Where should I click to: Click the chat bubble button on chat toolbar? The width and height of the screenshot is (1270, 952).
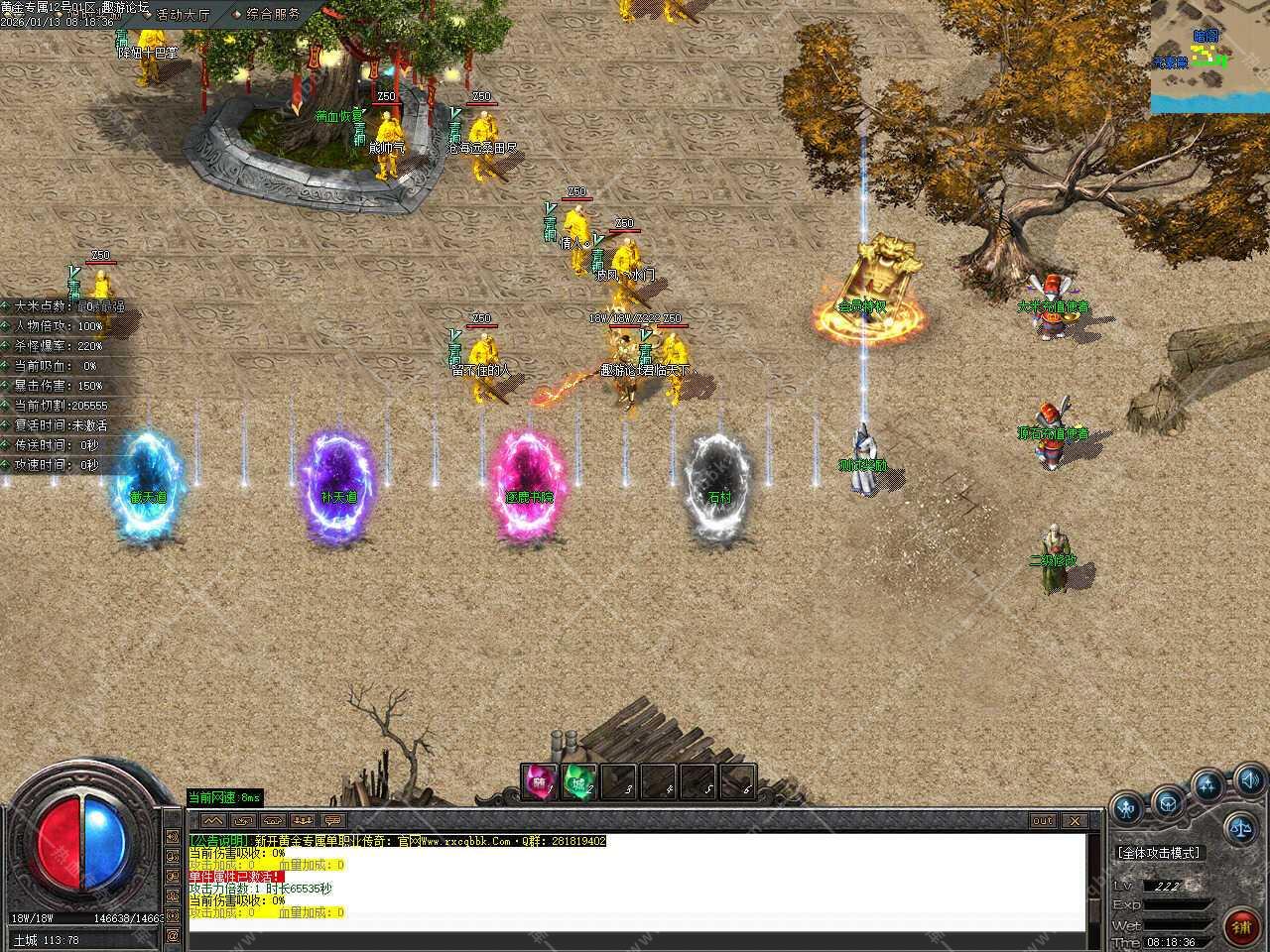point(332,821)
